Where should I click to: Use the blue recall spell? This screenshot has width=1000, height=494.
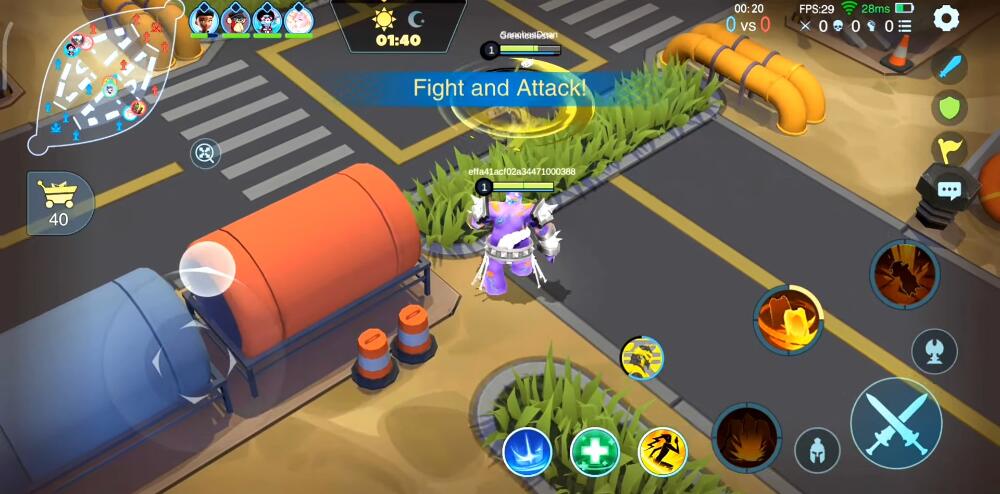coord(527,451)
